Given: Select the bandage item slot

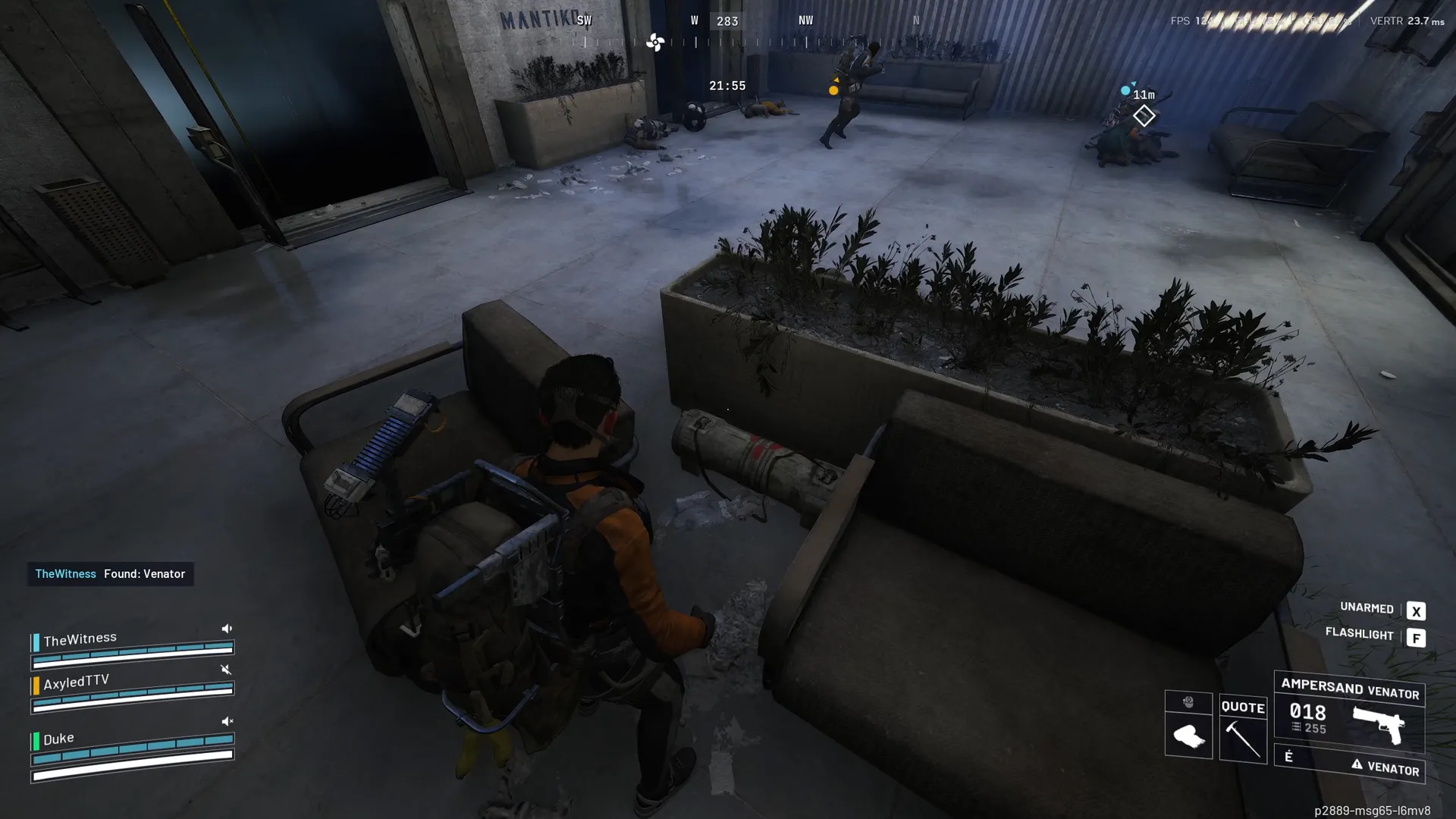Looking at the screenshot, I should (x=1188, y=736).
